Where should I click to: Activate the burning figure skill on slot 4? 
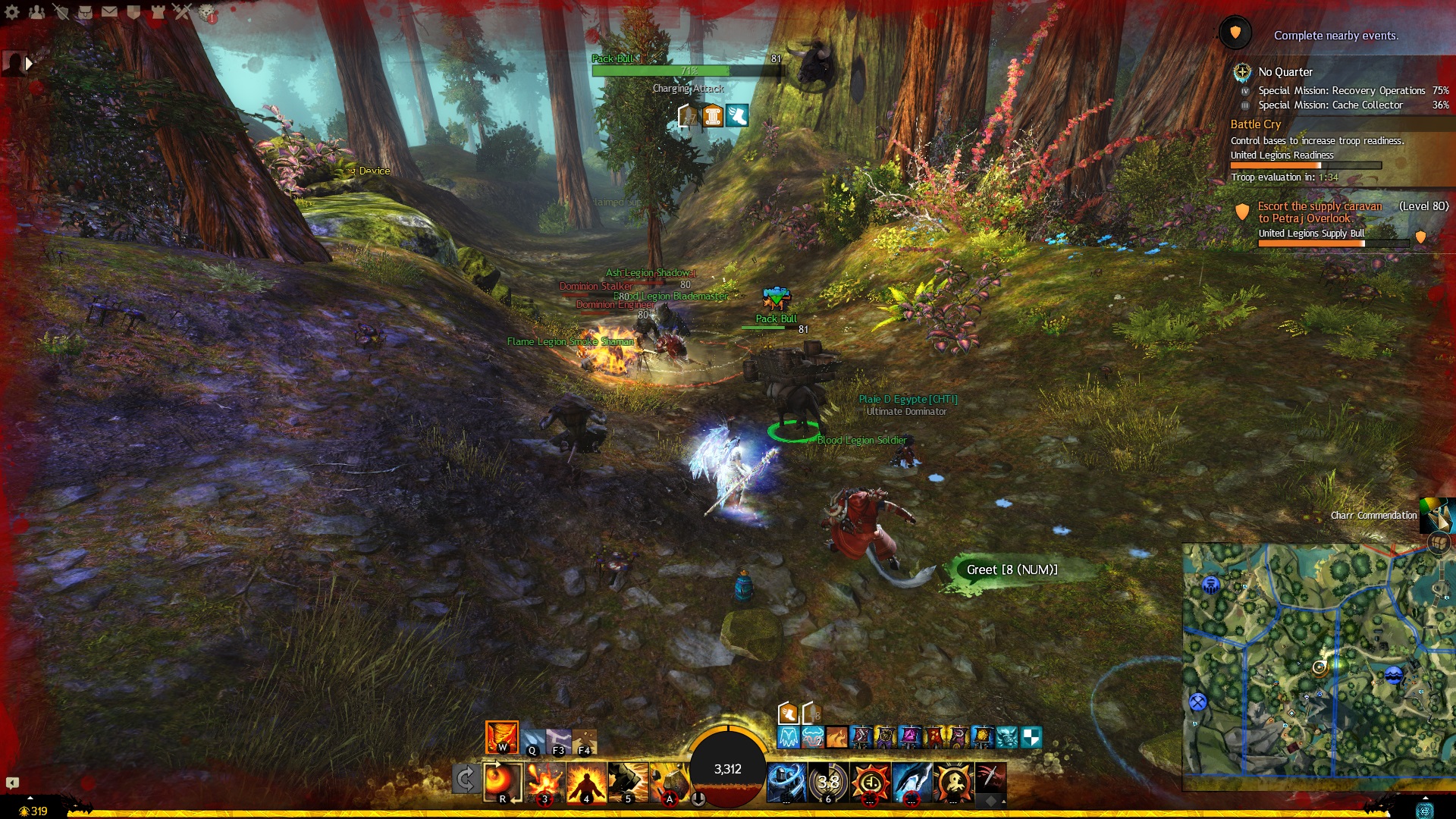pos(586,782)
